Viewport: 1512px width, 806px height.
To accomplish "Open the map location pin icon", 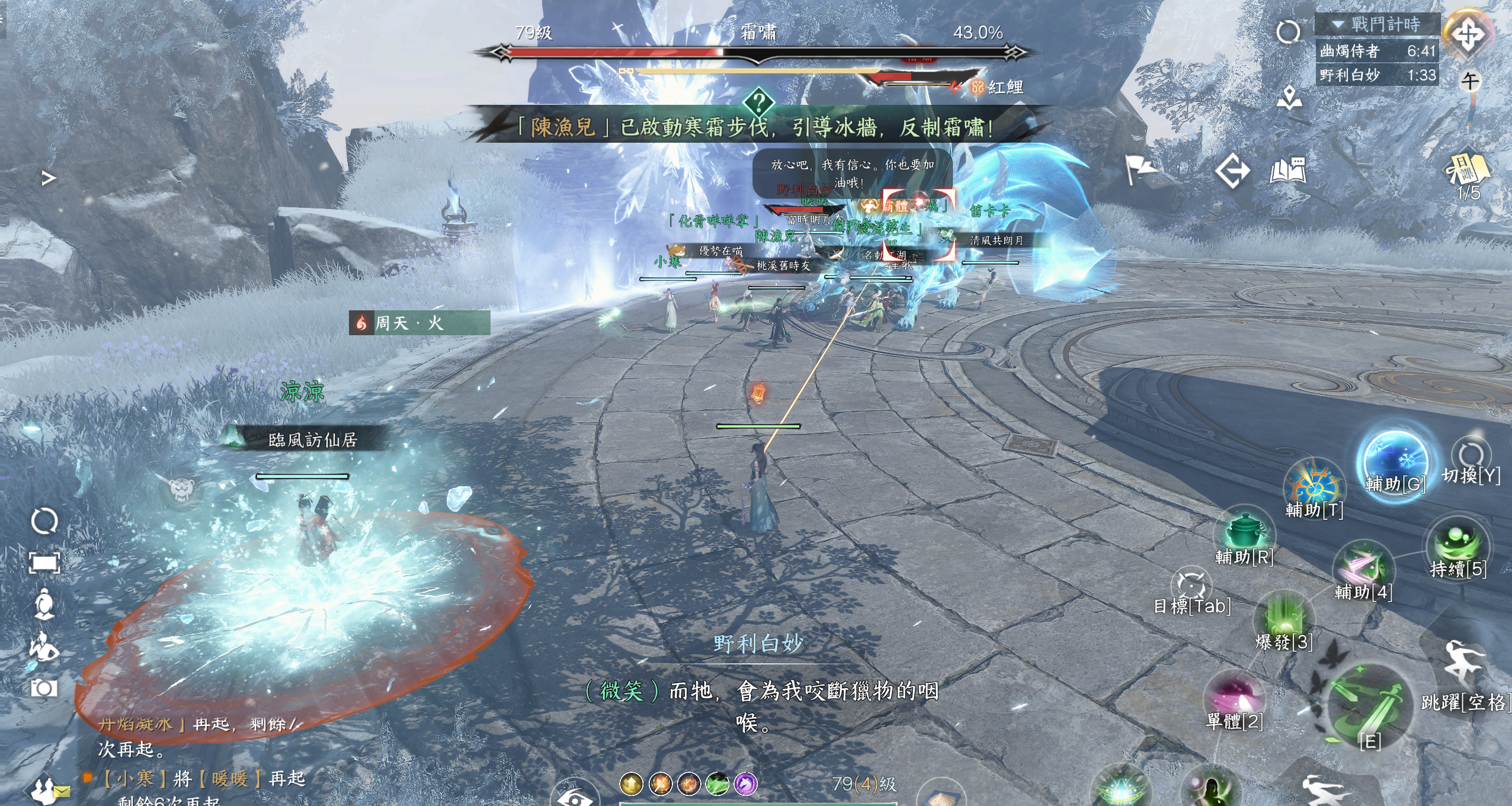I will 1289,98.
